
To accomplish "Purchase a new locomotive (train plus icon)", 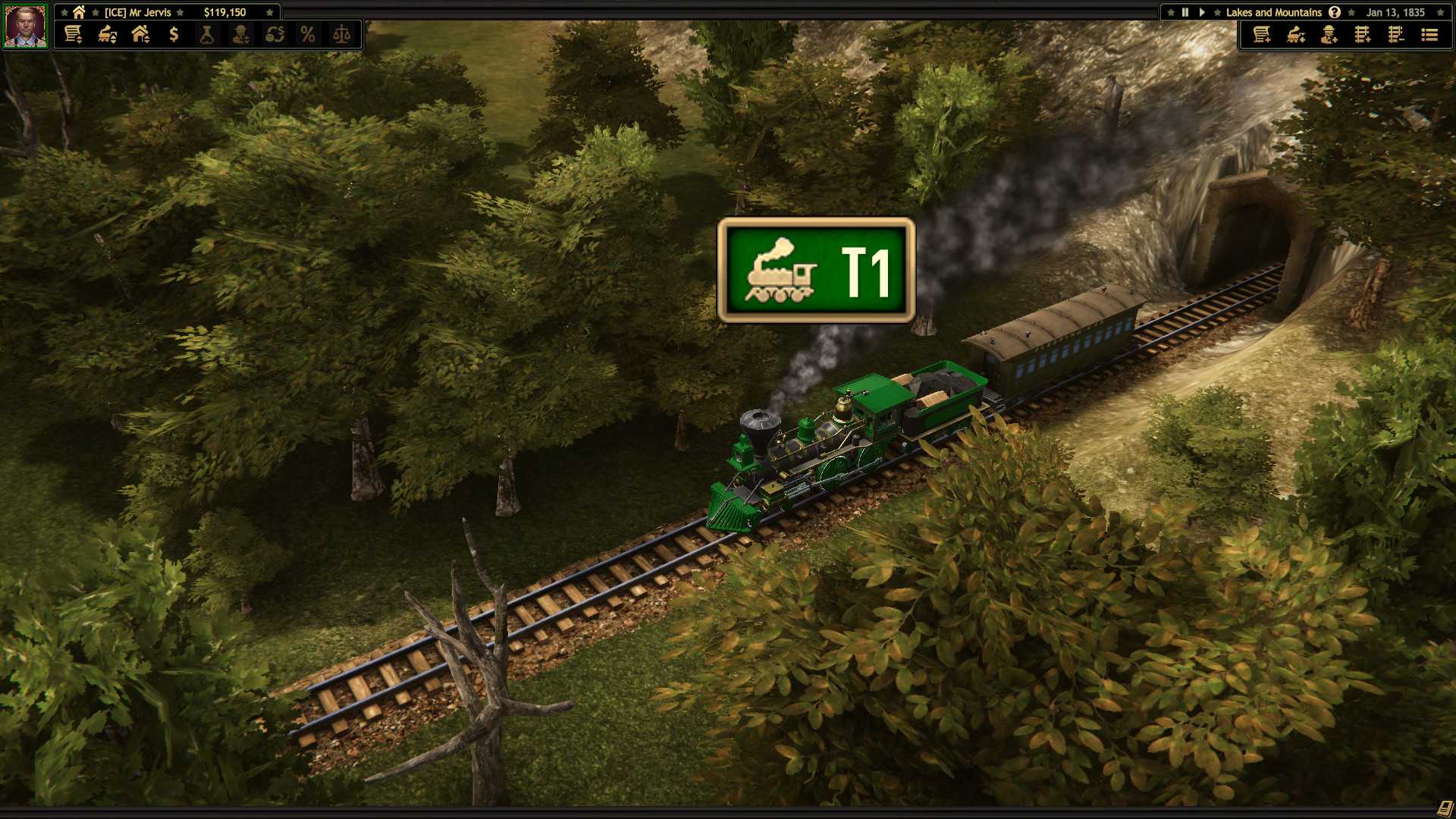I will coord(1295,35).
